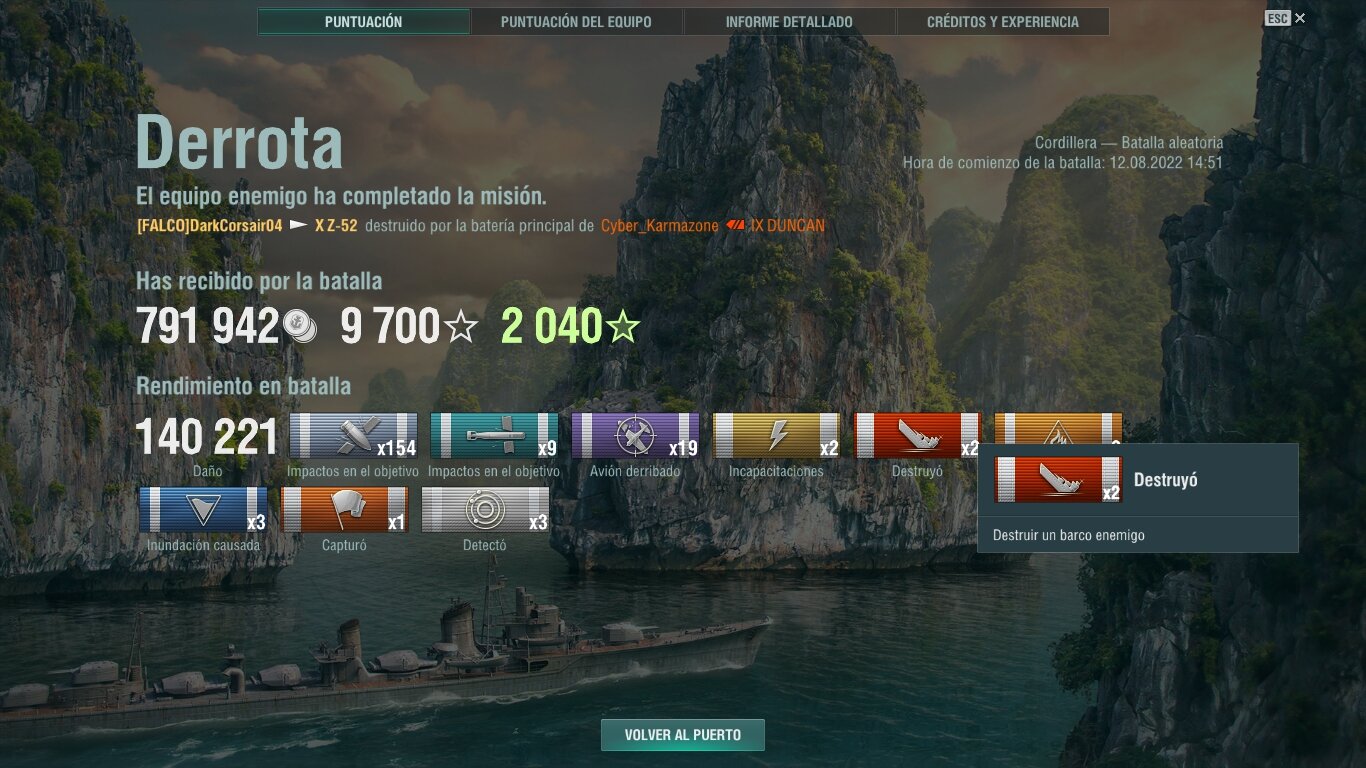The height and width of the screenshot is (768, 1366).
Task: Show the Informe detallado tab
Action: click(x=789, y=22)
